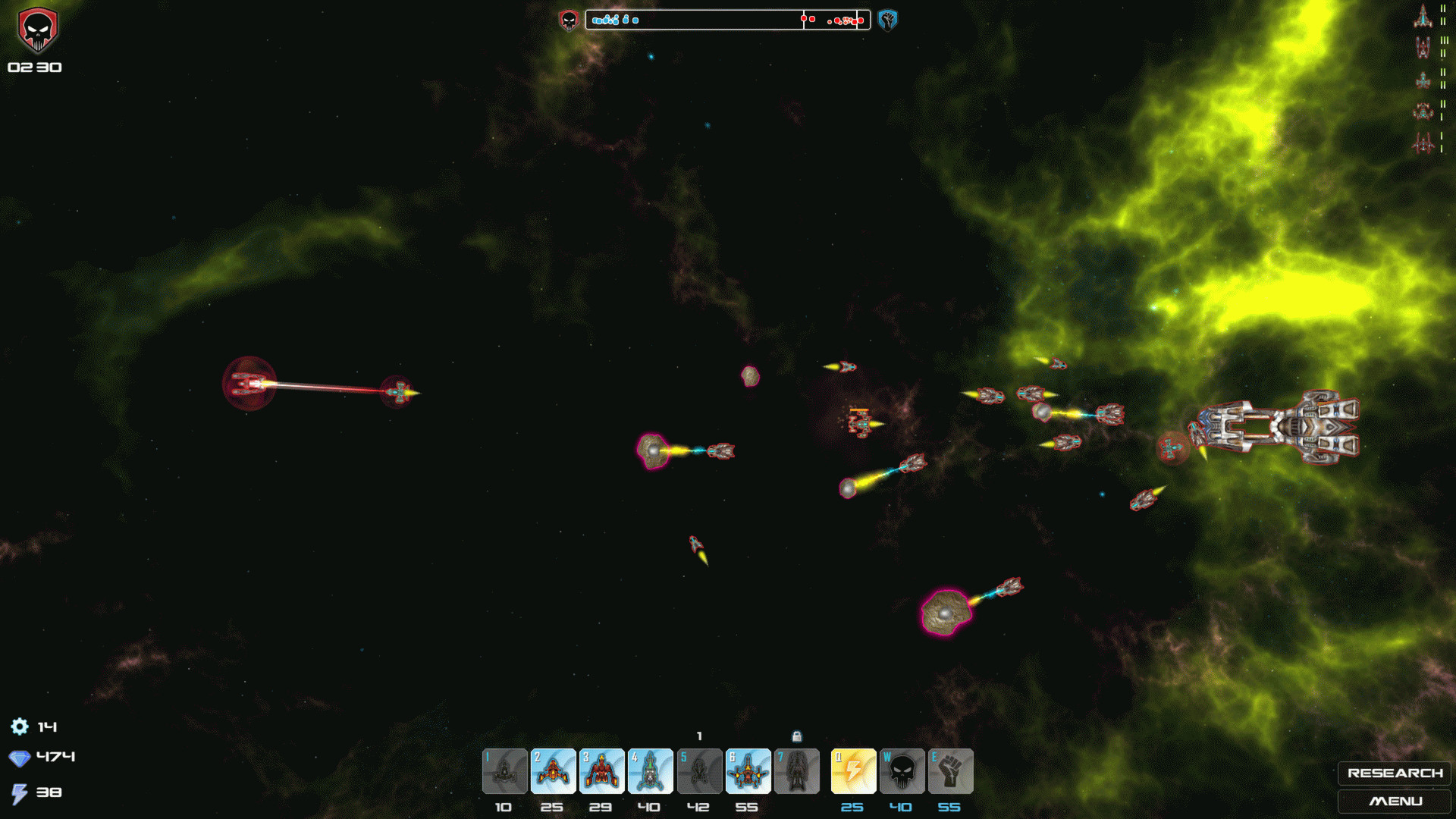Build the ship in slot 2
The width and height of the screenshot is (1456, 819).
tap(553, 771)
